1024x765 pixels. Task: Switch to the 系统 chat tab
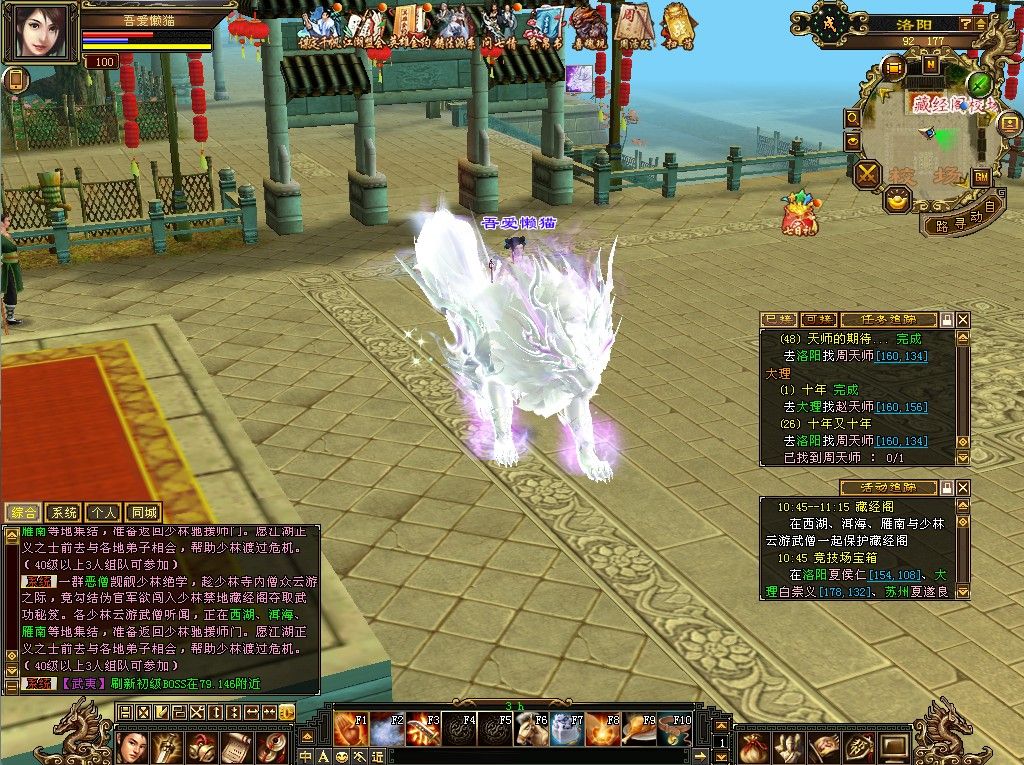tap(62, 512)
